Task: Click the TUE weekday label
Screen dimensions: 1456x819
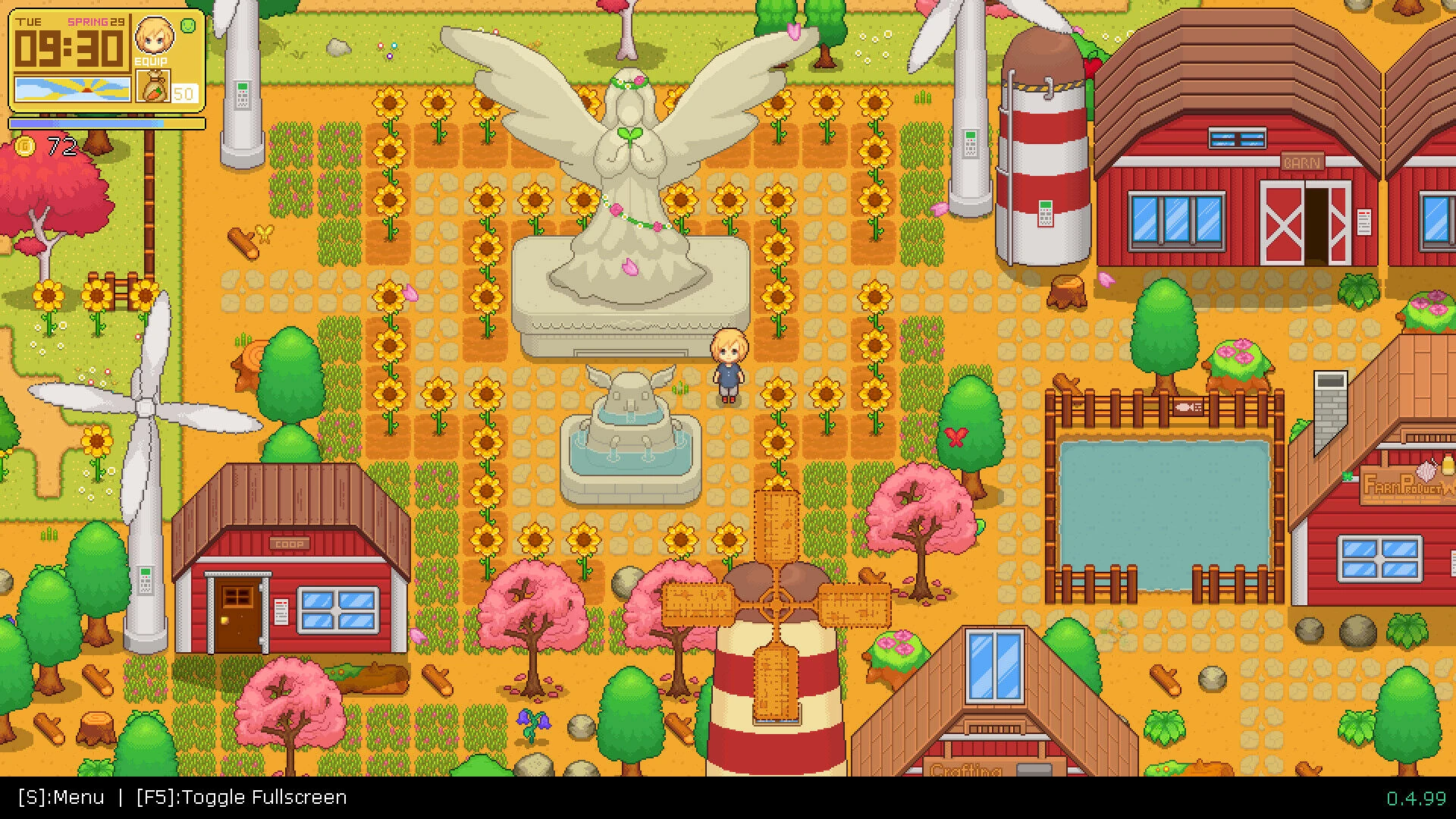Action: (29, 23)
